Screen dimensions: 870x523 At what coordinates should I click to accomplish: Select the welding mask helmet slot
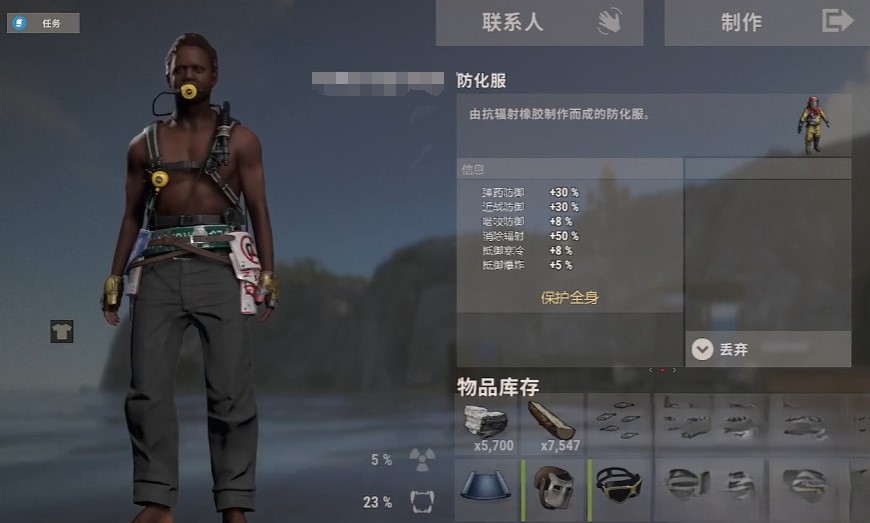[553, 488]
